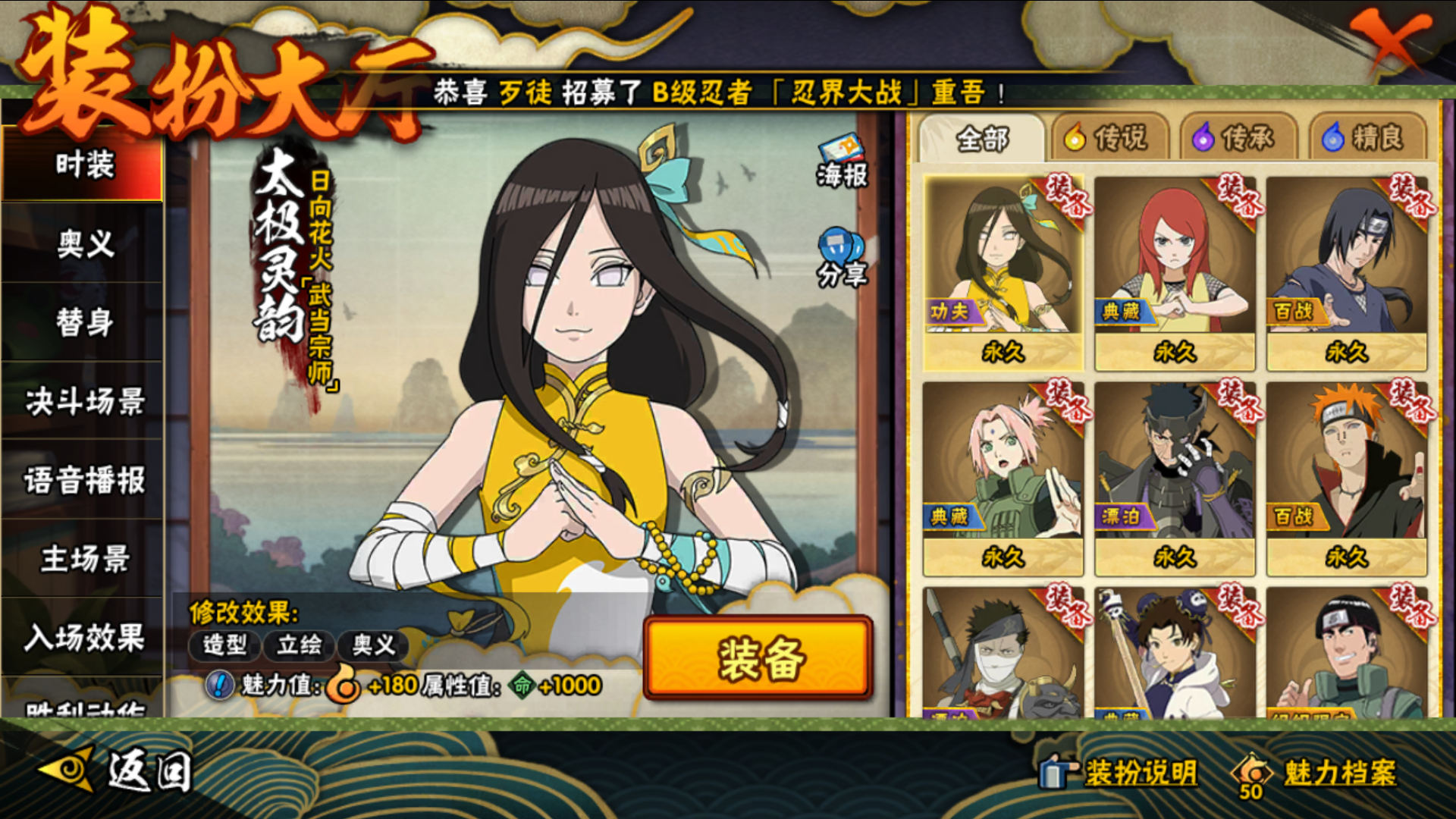
Task: Switch to the 全部 tab
Action: 982,139
